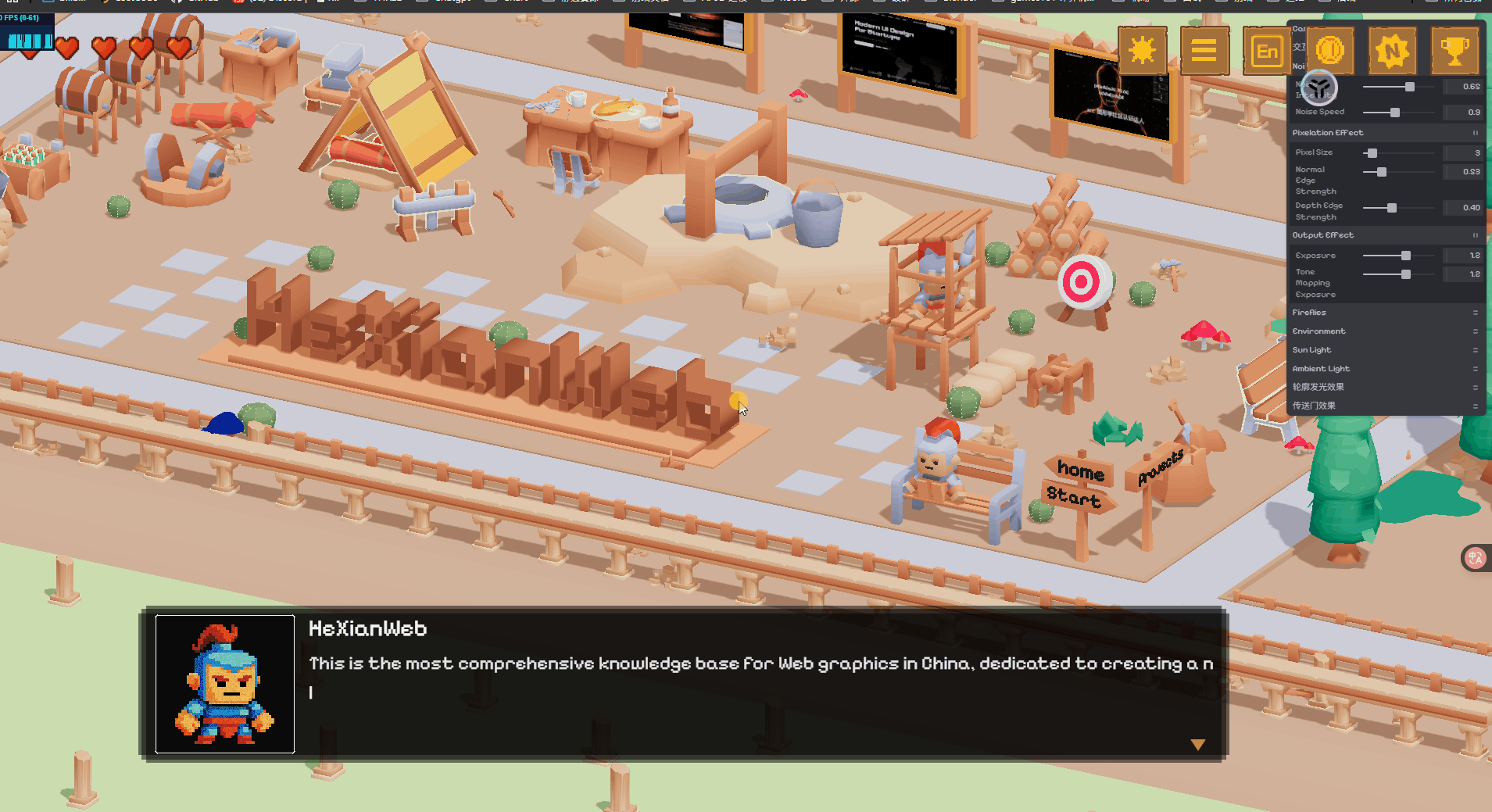This screenshot has height=812, width=1492.
Task: Advance dialogue with the orange down arrow
Action: point(1197,745)
